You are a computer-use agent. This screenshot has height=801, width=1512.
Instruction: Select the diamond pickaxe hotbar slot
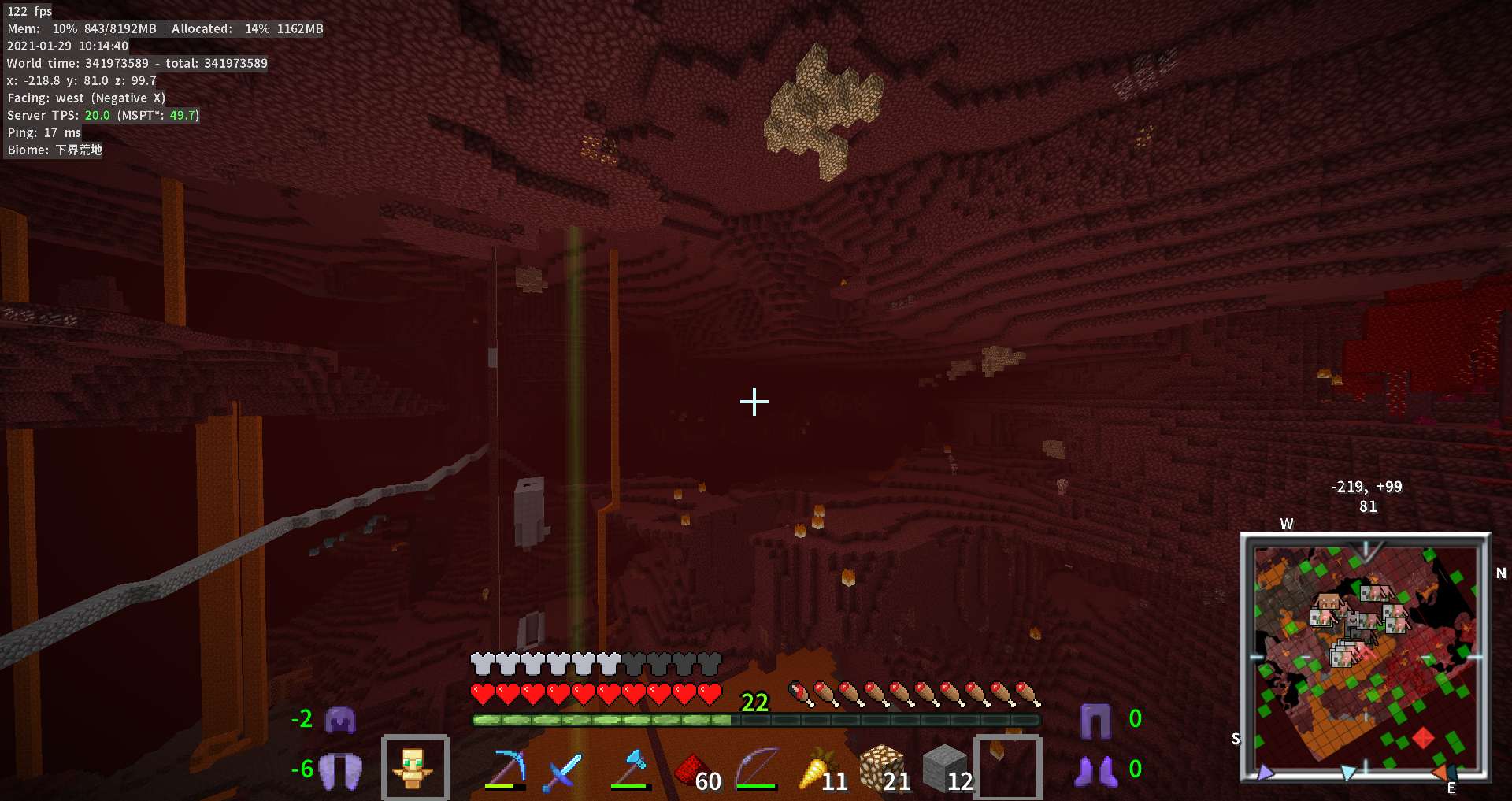click(506, 769)
